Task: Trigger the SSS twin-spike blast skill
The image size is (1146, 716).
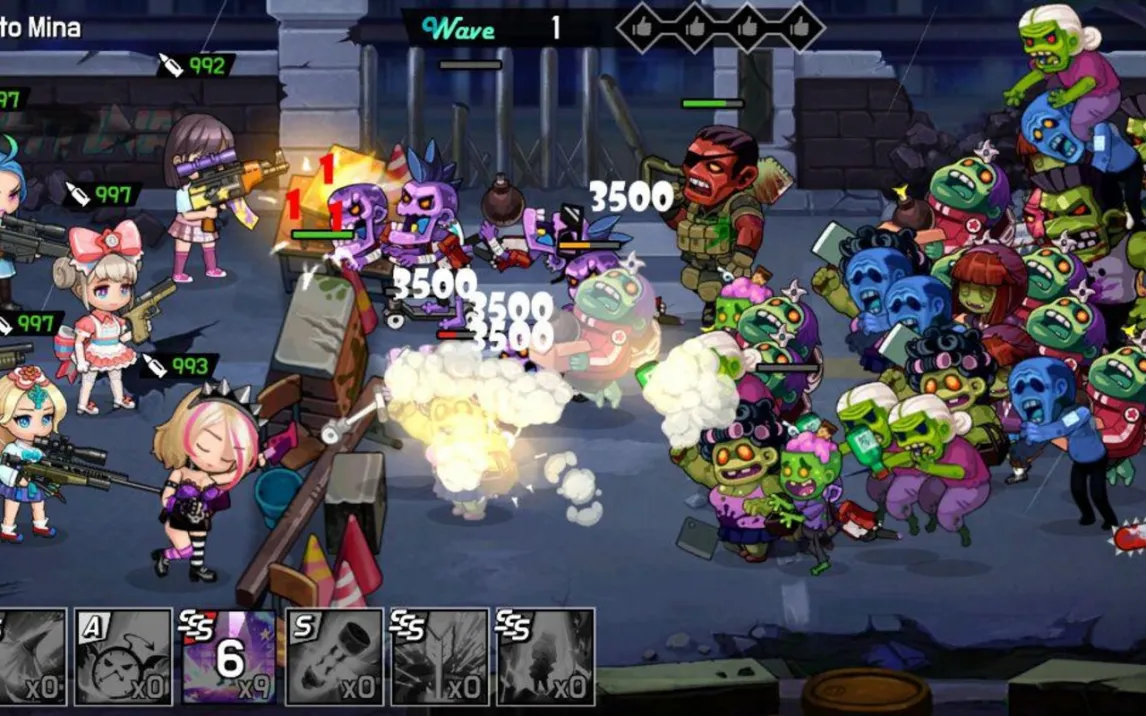Action: tap(439, 657)
